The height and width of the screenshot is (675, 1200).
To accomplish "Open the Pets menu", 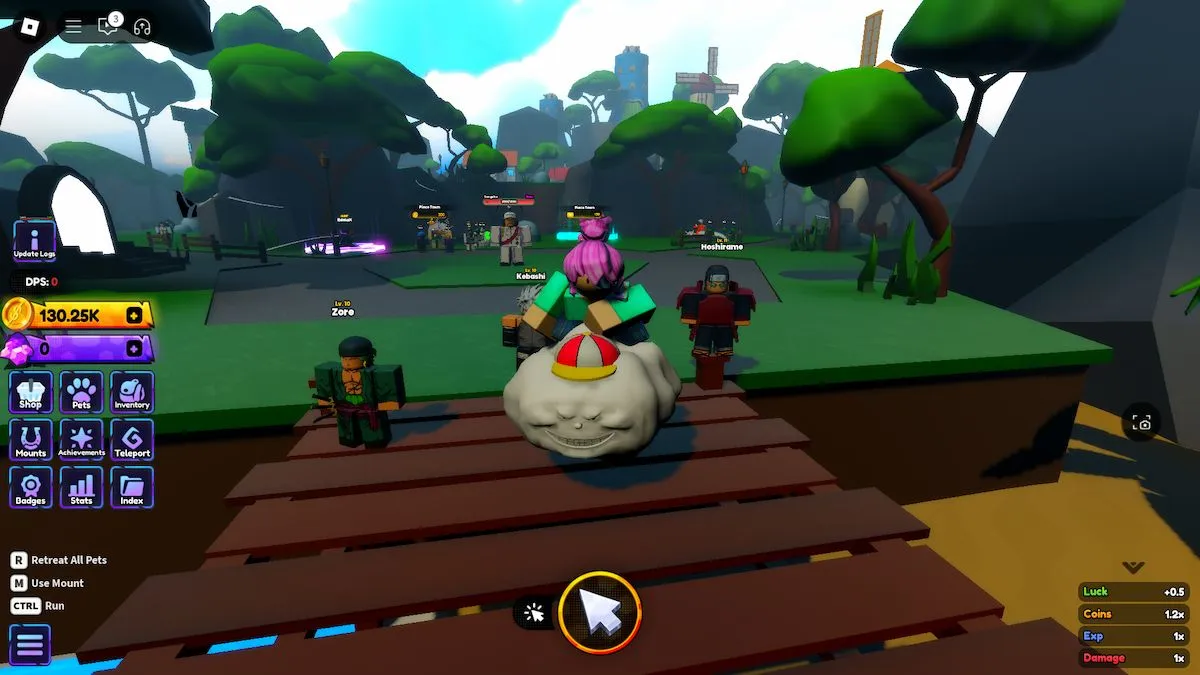I will (x=81, y=392).
